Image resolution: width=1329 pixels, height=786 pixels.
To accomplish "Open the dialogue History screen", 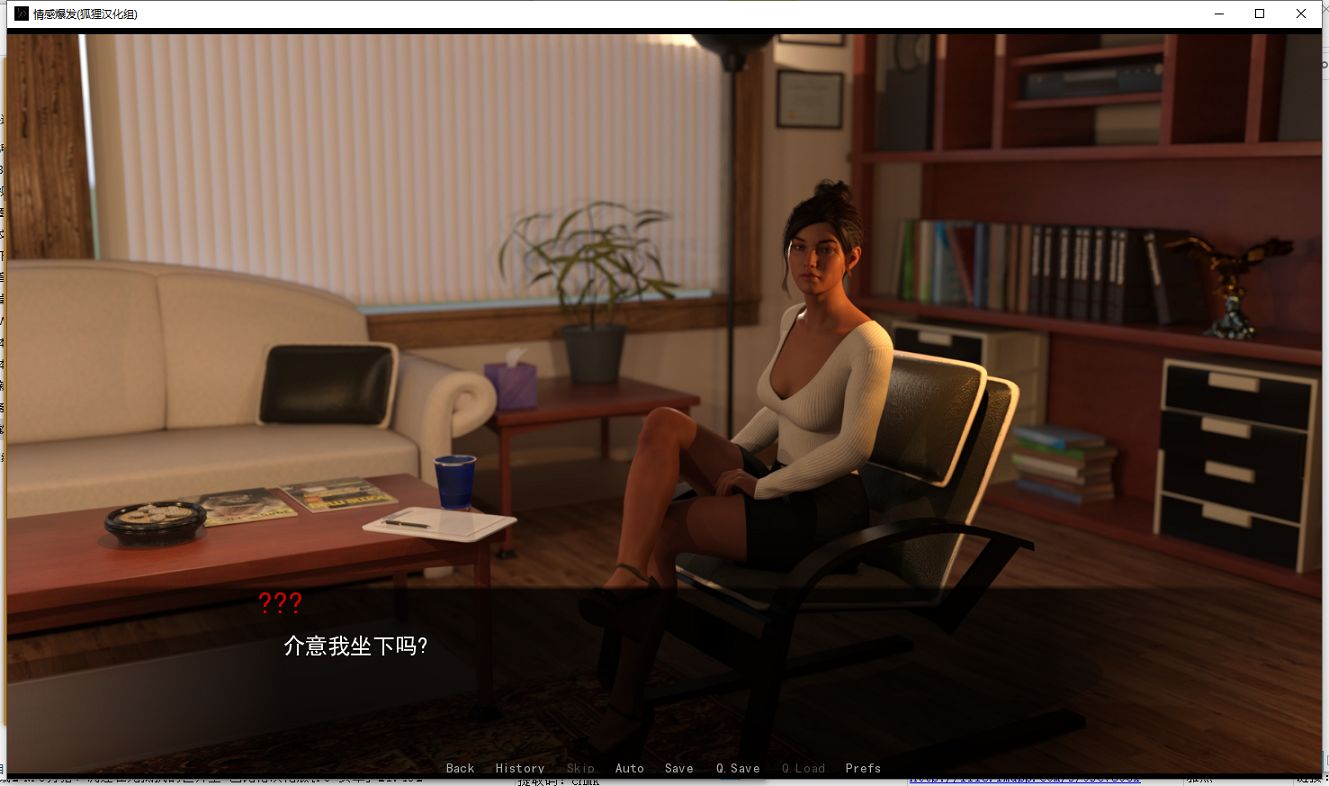I will pyautogui.click(x=519, y=768).
